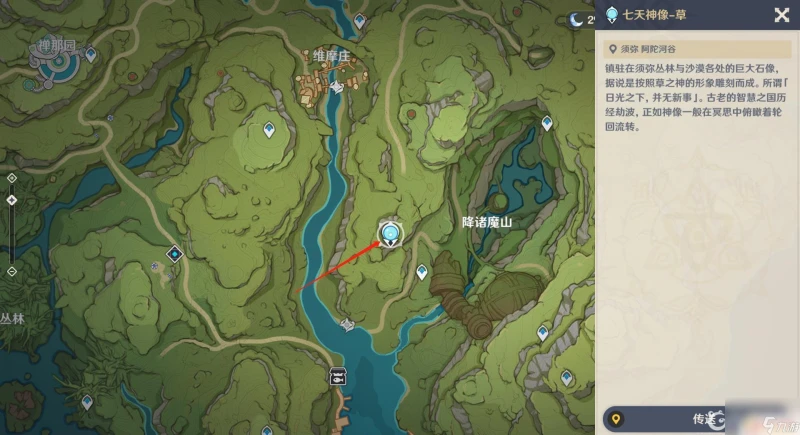Close the Statue of the Seven info panel
Viewport: 800px width, 435px height.
(x=781, y=14)
